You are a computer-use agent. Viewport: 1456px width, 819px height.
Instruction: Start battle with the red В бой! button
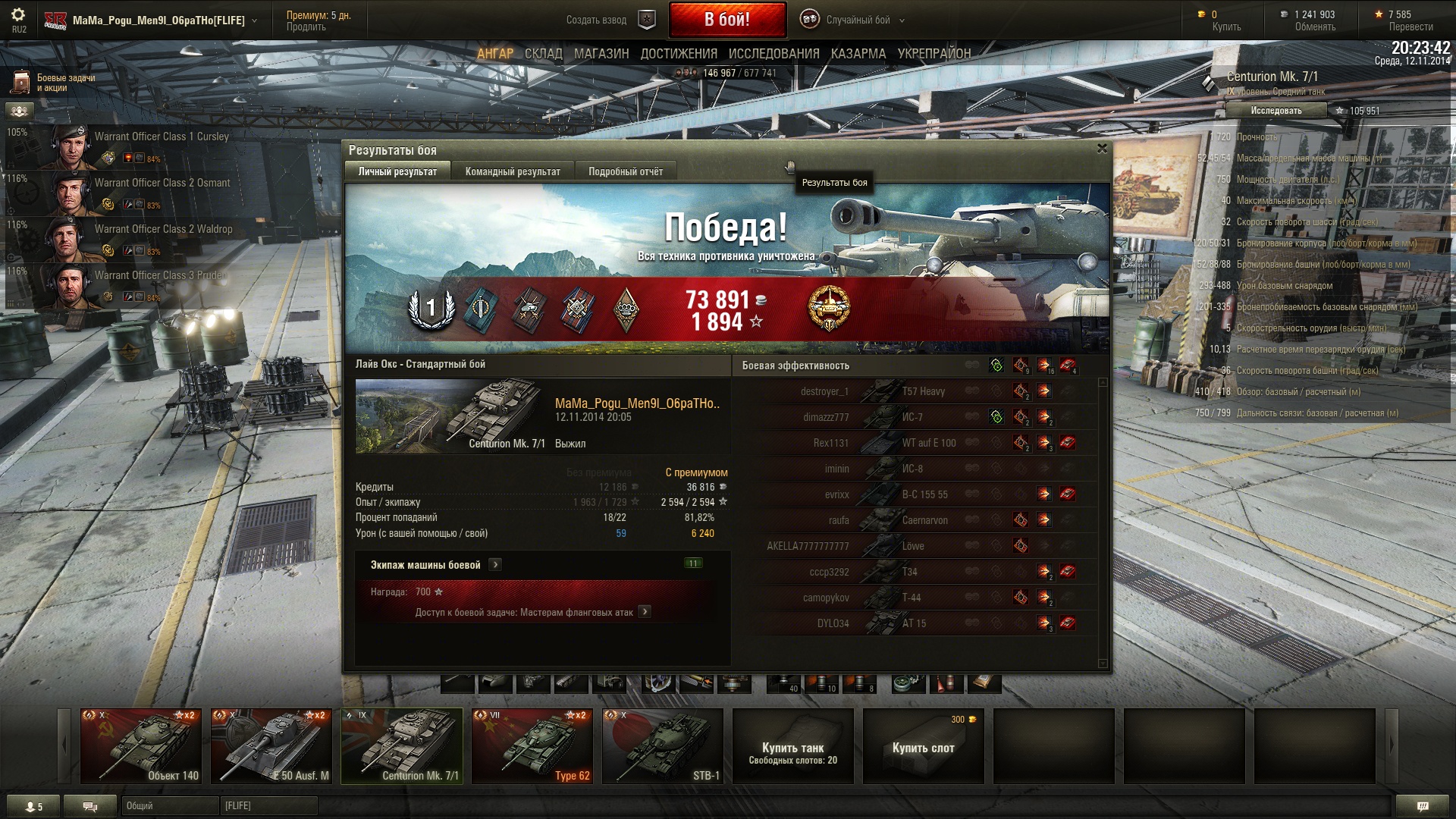[x=726, y=20]
